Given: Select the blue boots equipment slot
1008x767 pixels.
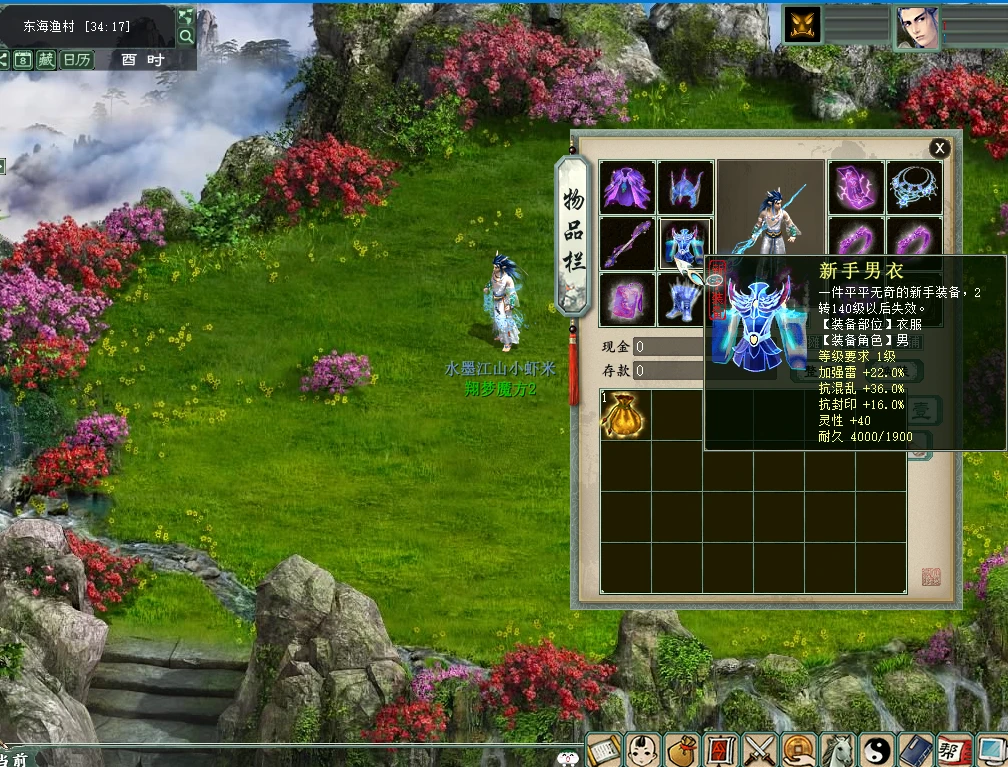Looking at the screenshot, I should pos(684,299).
